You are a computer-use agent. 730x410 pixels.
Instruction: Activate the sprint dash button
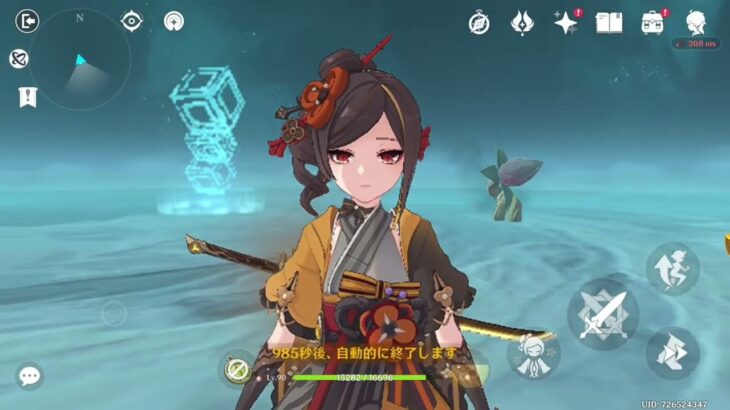[x=672, y=267]
